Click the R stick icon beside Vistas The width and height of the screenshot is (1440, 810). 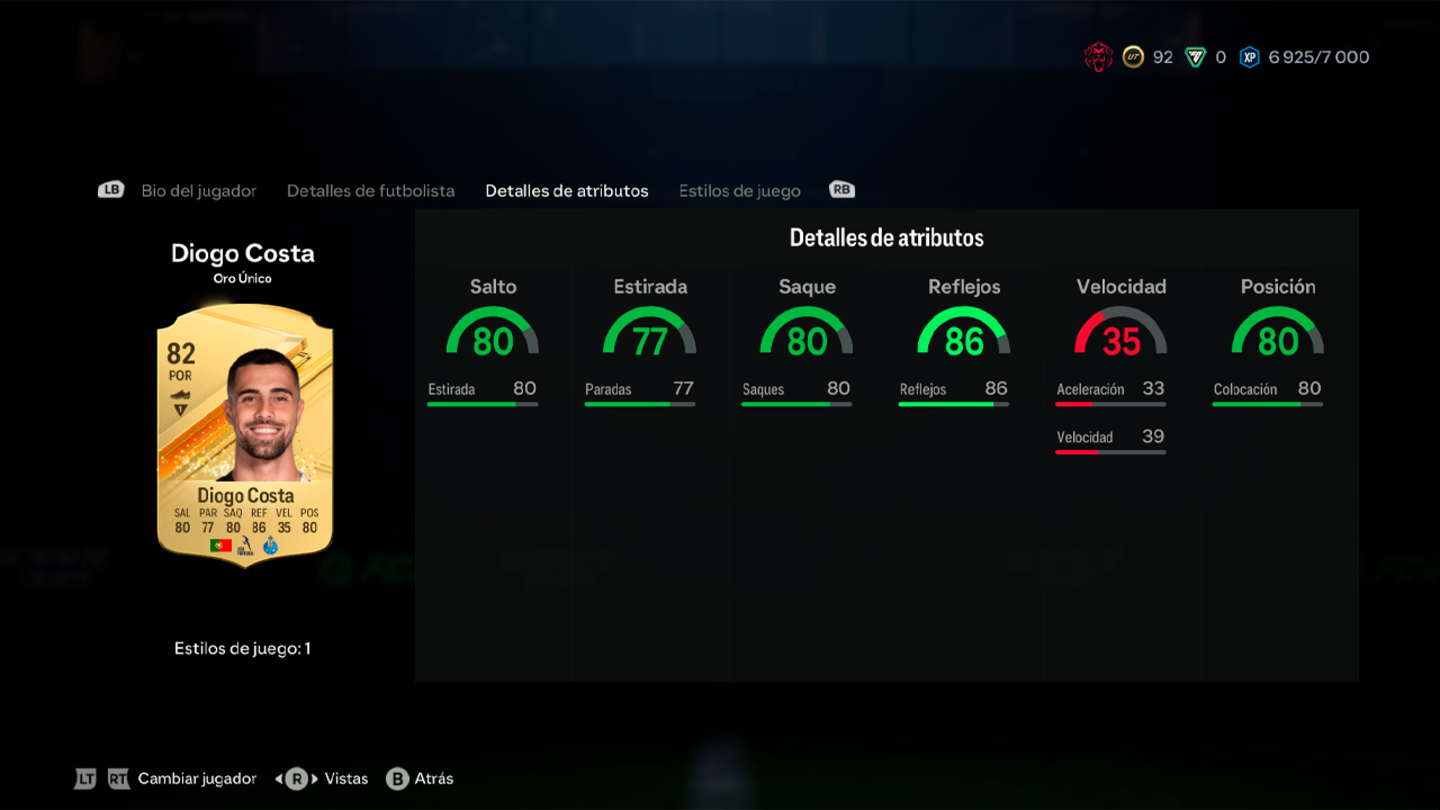tap(294, 778)
